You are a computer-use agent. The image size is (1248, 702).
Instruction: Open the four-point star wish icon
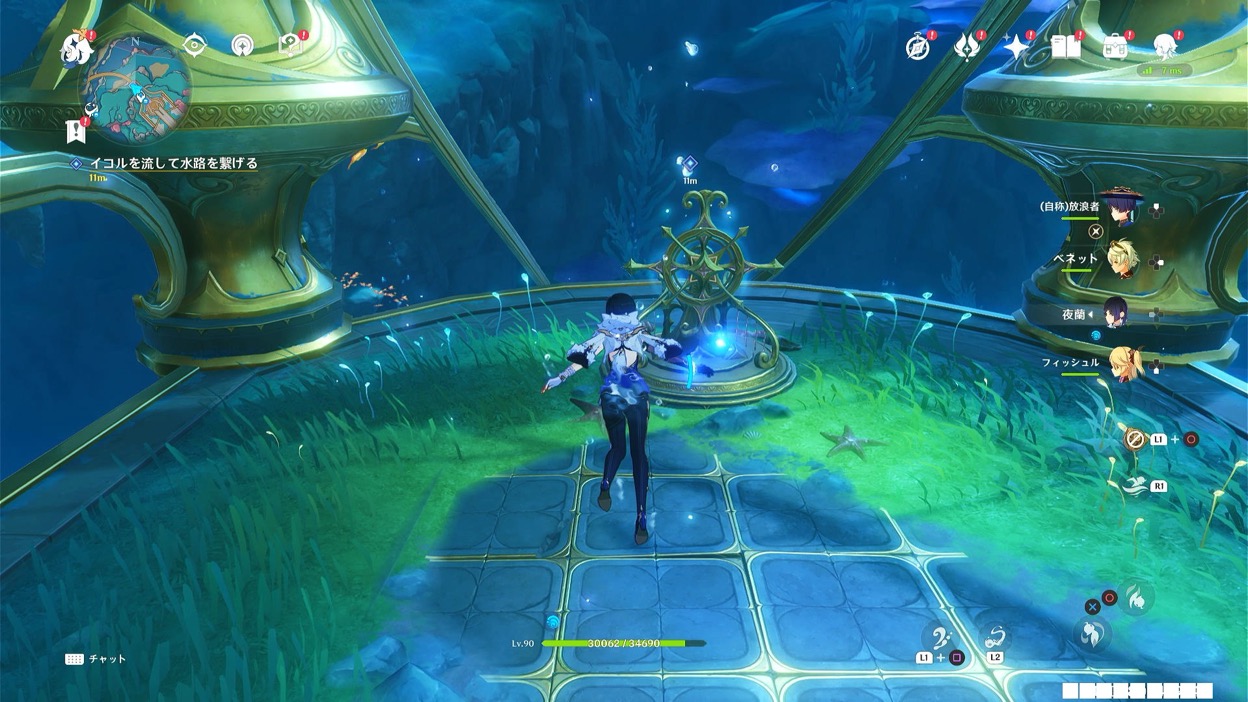coord(1017,46)
